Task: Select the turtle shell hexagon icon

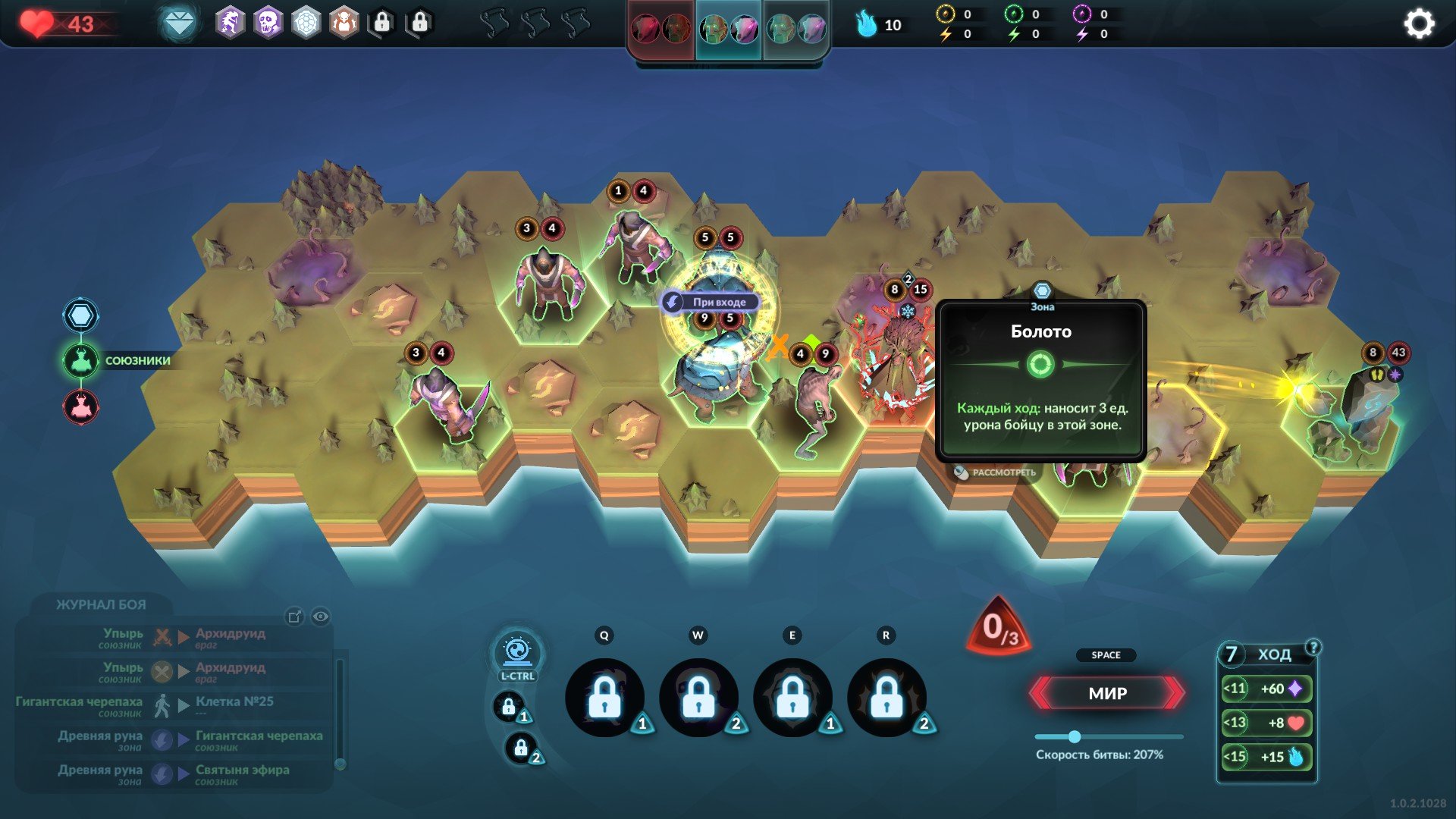Action: point(306,24)
